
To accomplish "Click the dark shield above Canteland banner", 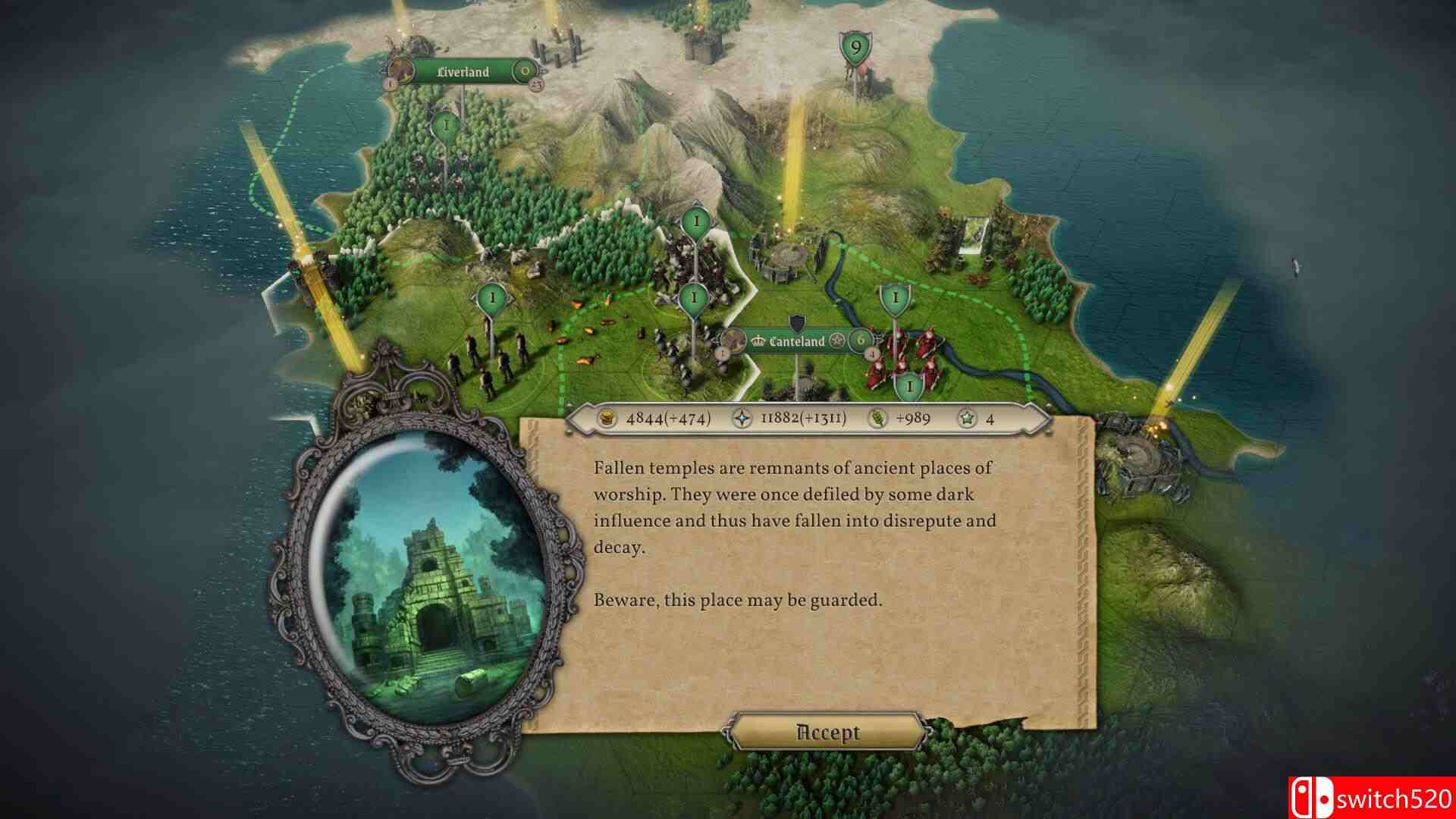I will click(797, 322).
